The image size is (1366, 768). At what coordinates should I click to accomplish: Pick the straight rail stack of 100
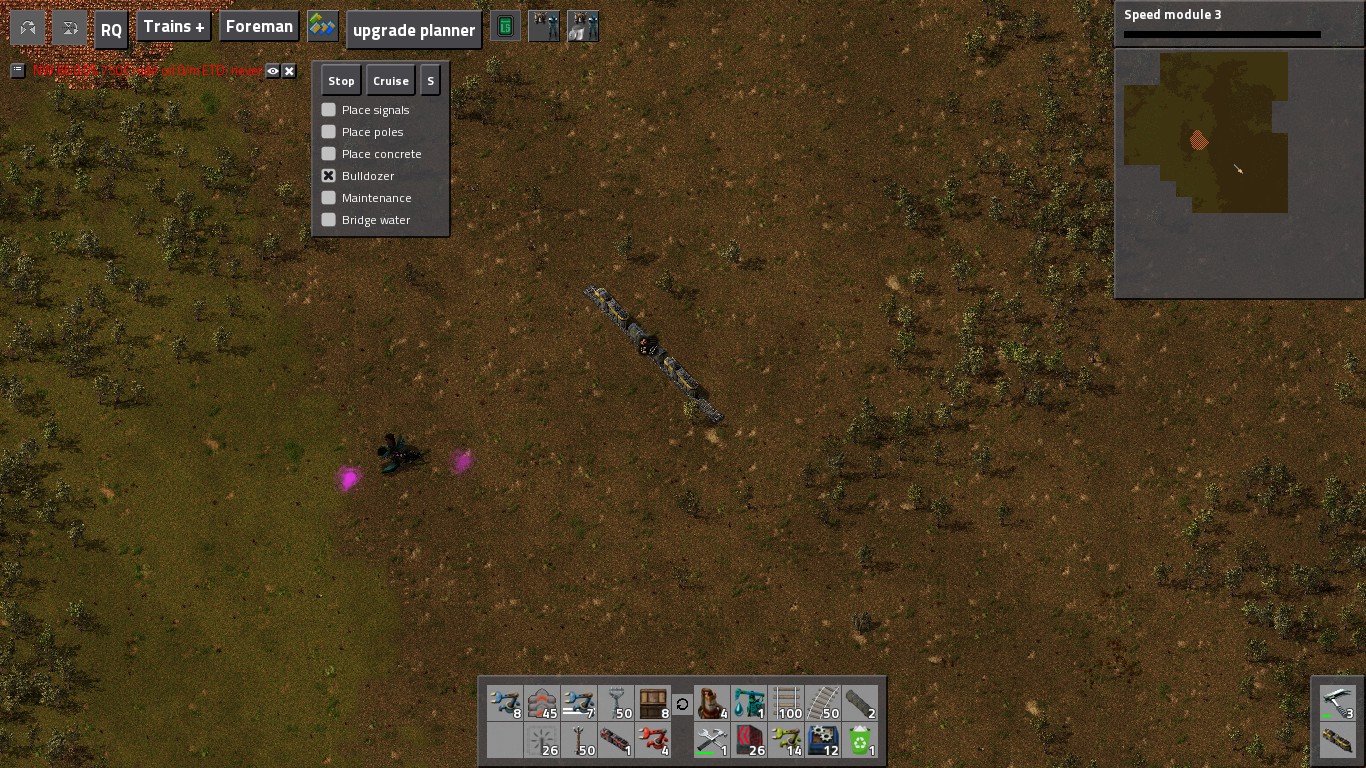(x=787, y=703)
